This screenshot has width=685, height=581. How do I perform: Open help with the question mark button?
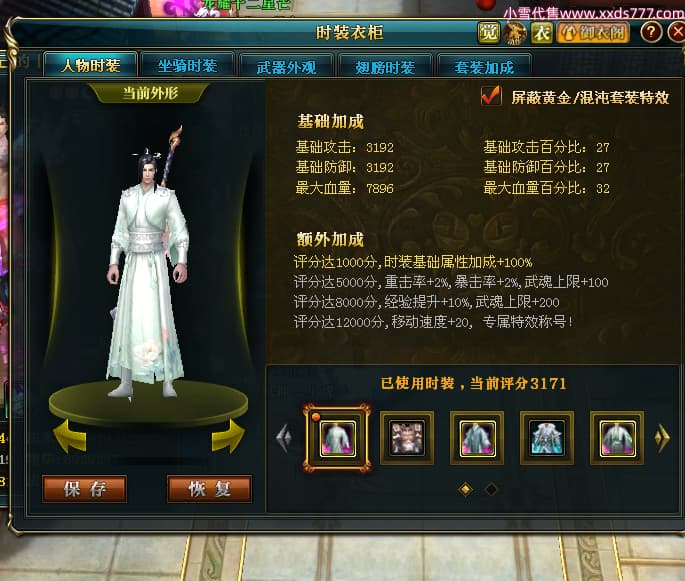651,33
